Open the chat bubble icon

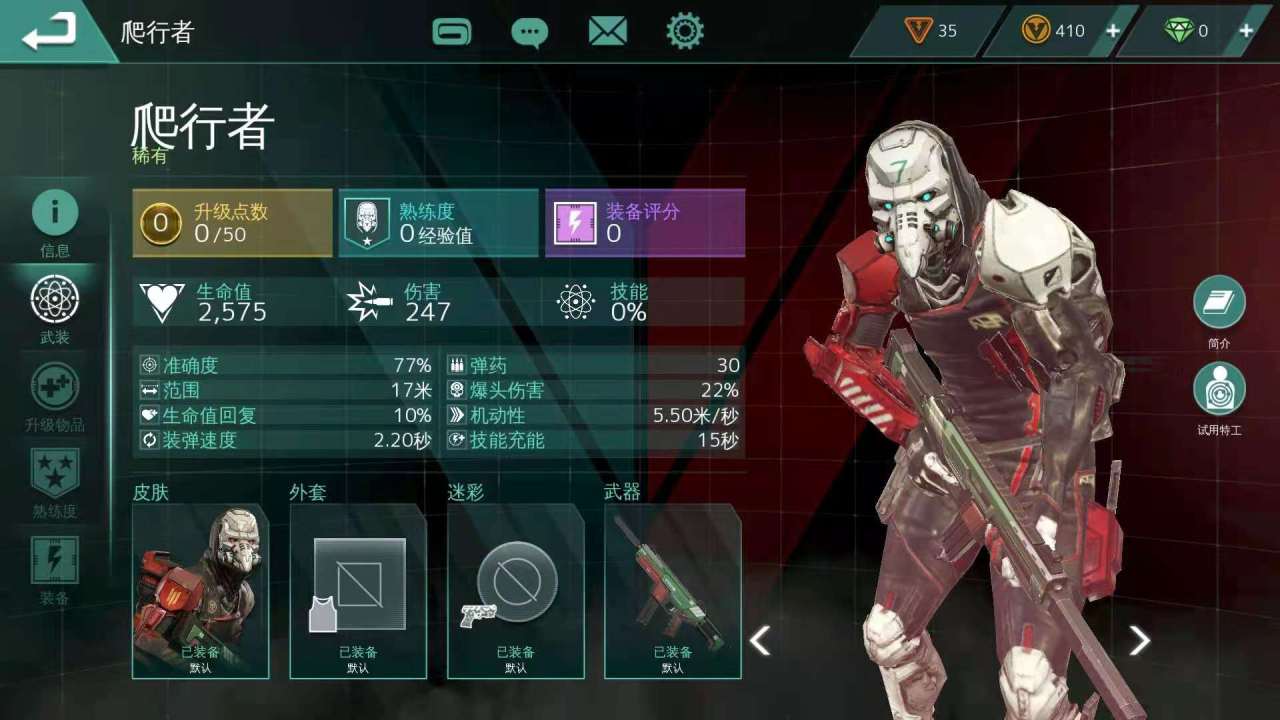(x=529, y=32)
